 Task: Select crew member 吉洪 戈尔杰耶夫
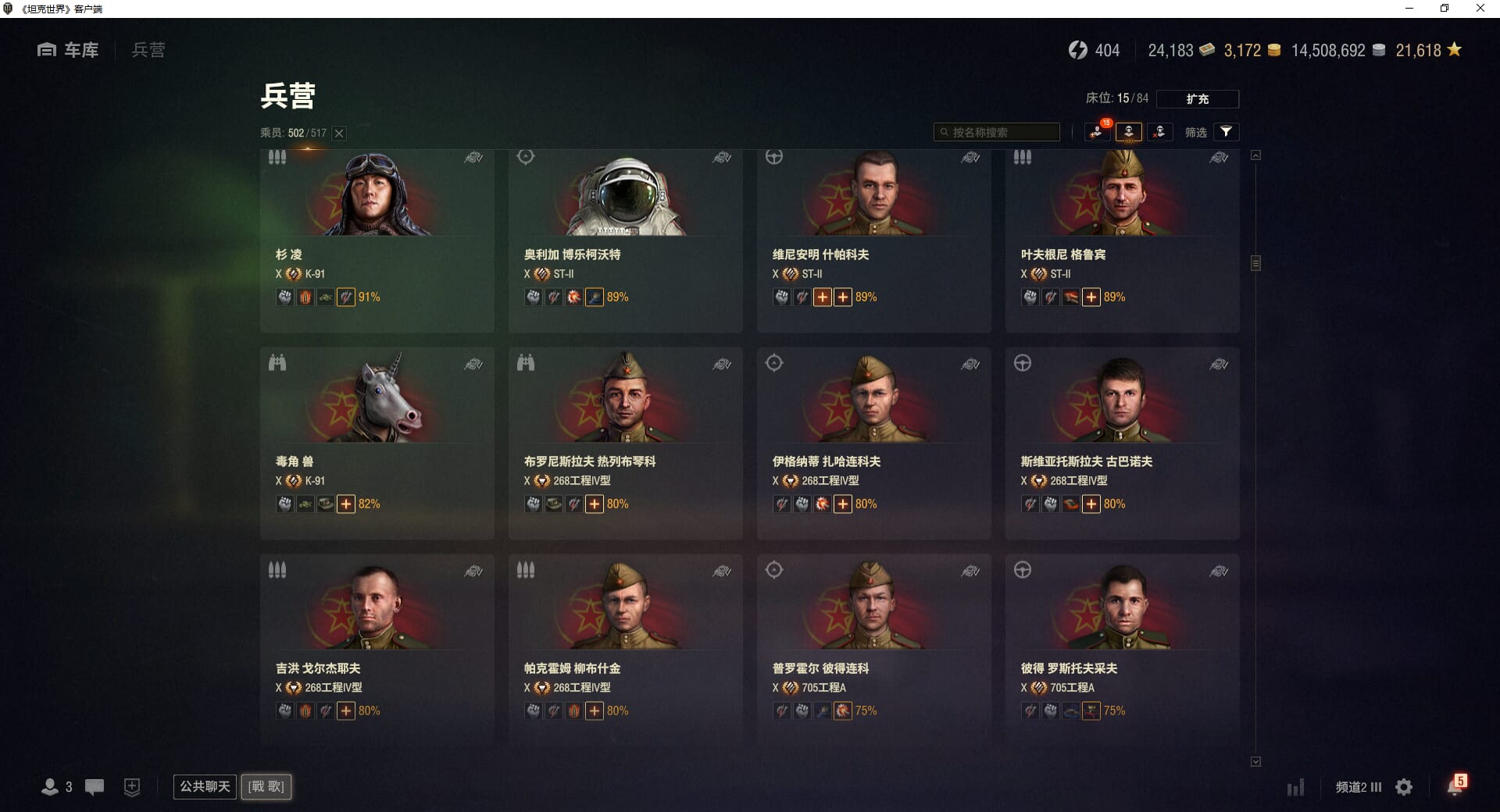(377, 650)
